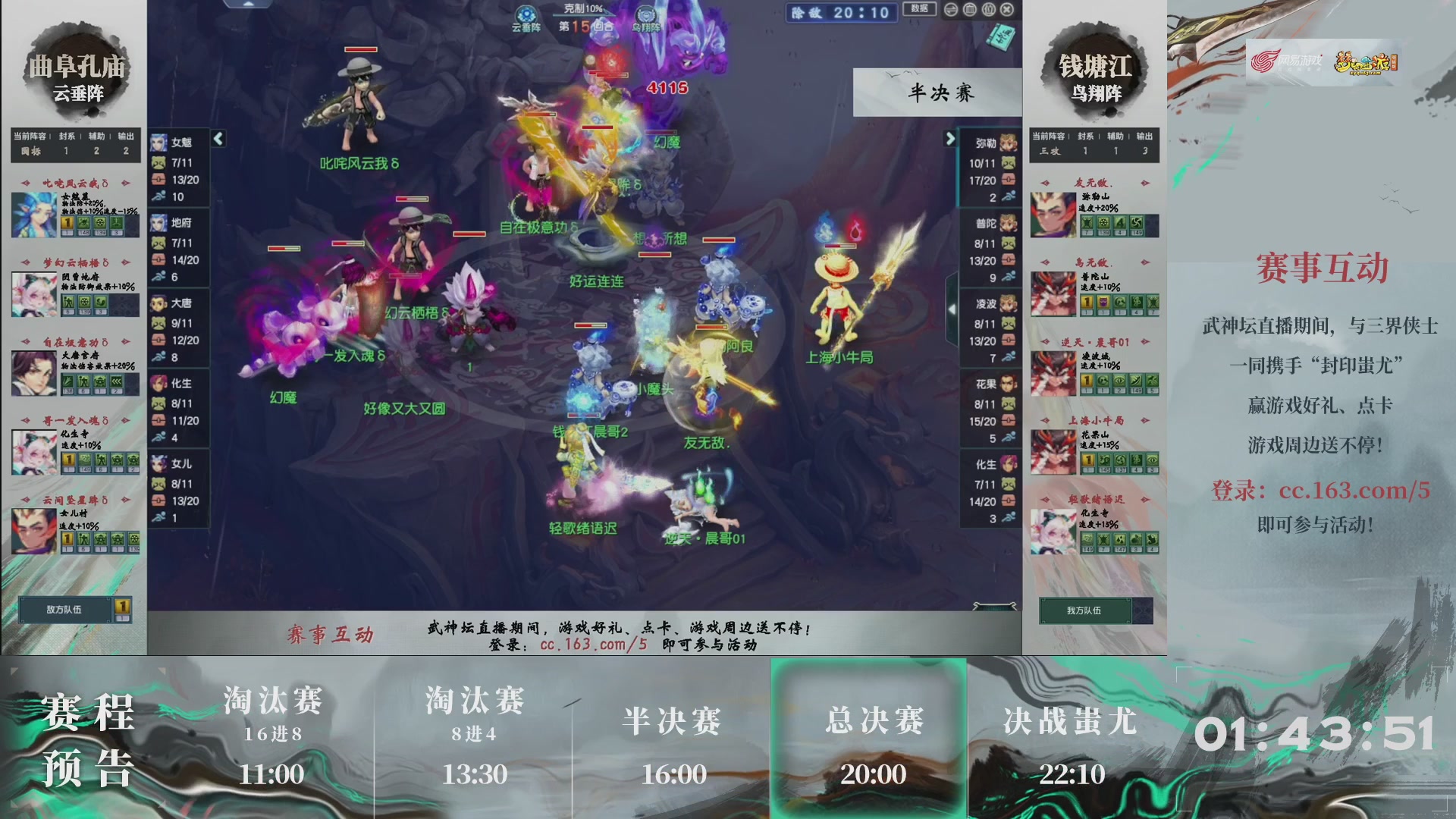Click the 女魃 character portrait in left panel

tap(159, 141)
